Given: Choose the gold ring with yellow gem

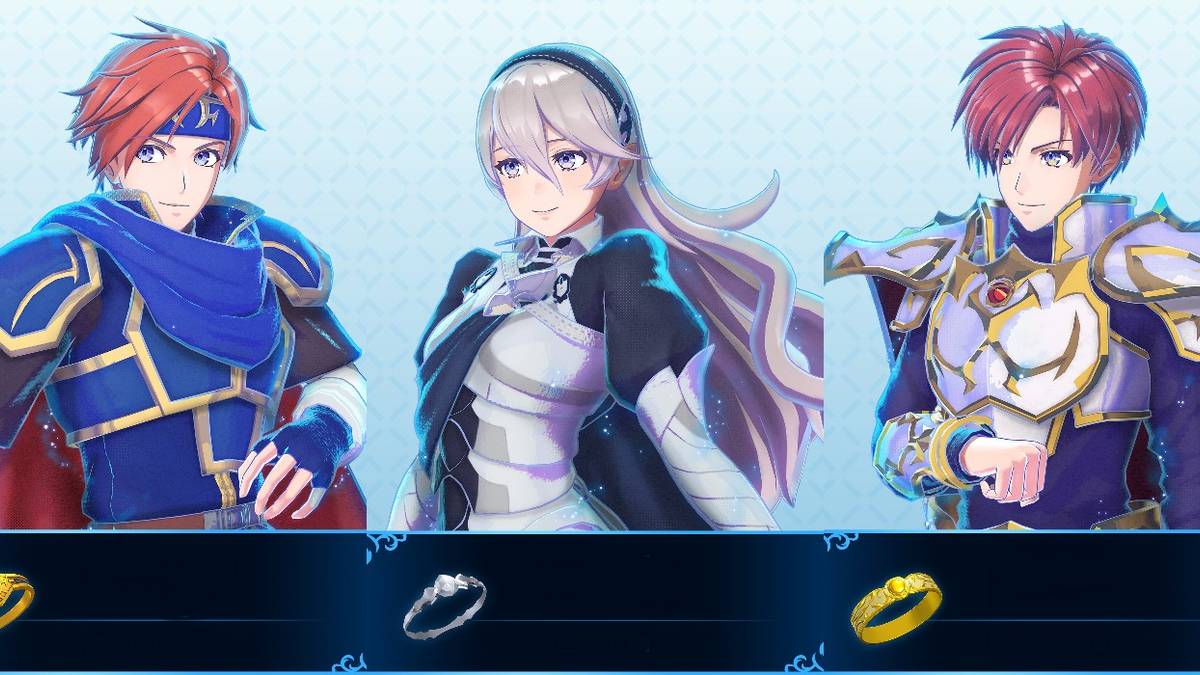Looking at the screenshot, I should (895, 605).
